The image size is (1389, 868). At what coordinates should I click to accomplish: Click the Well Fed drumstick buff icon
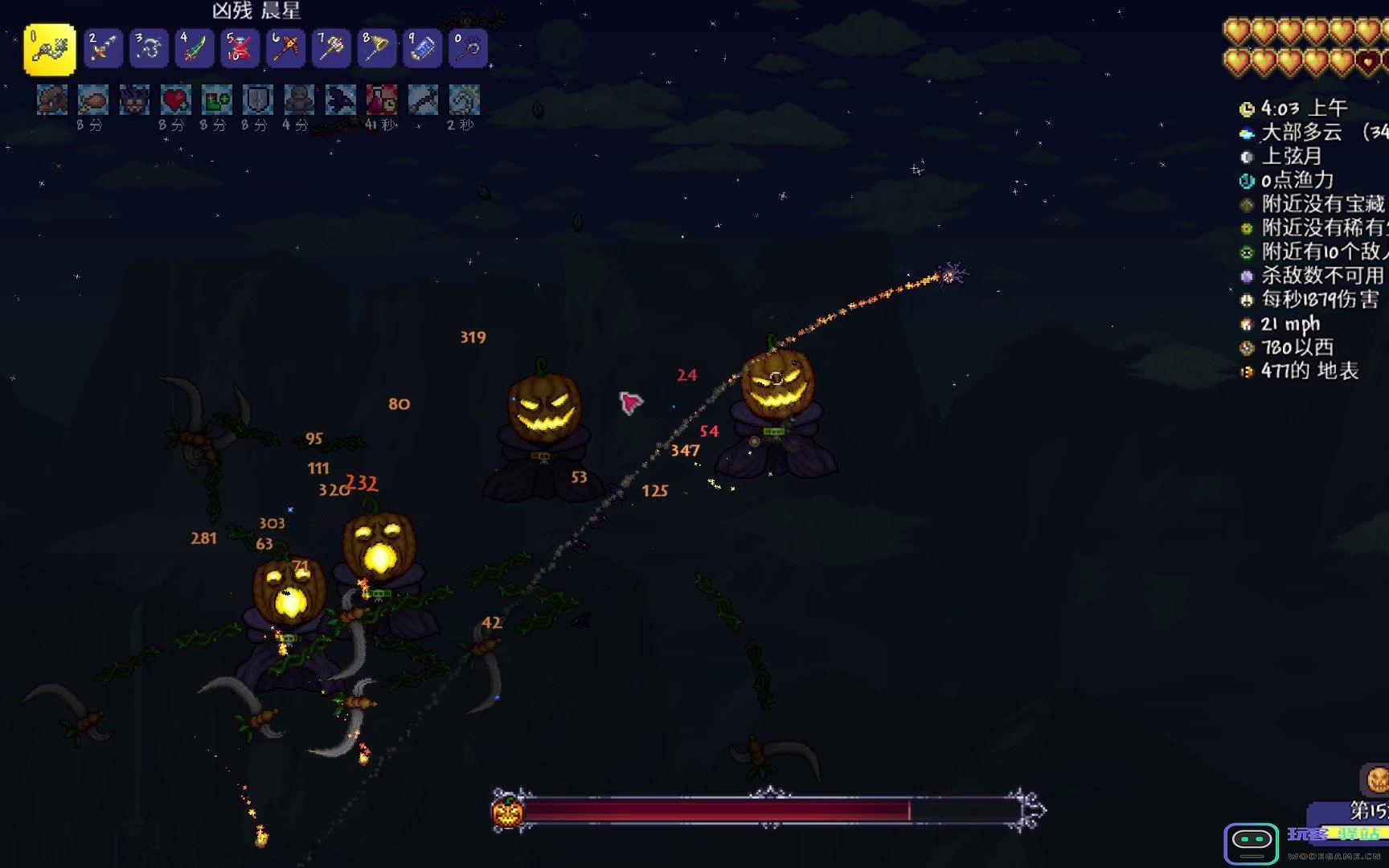93,100
